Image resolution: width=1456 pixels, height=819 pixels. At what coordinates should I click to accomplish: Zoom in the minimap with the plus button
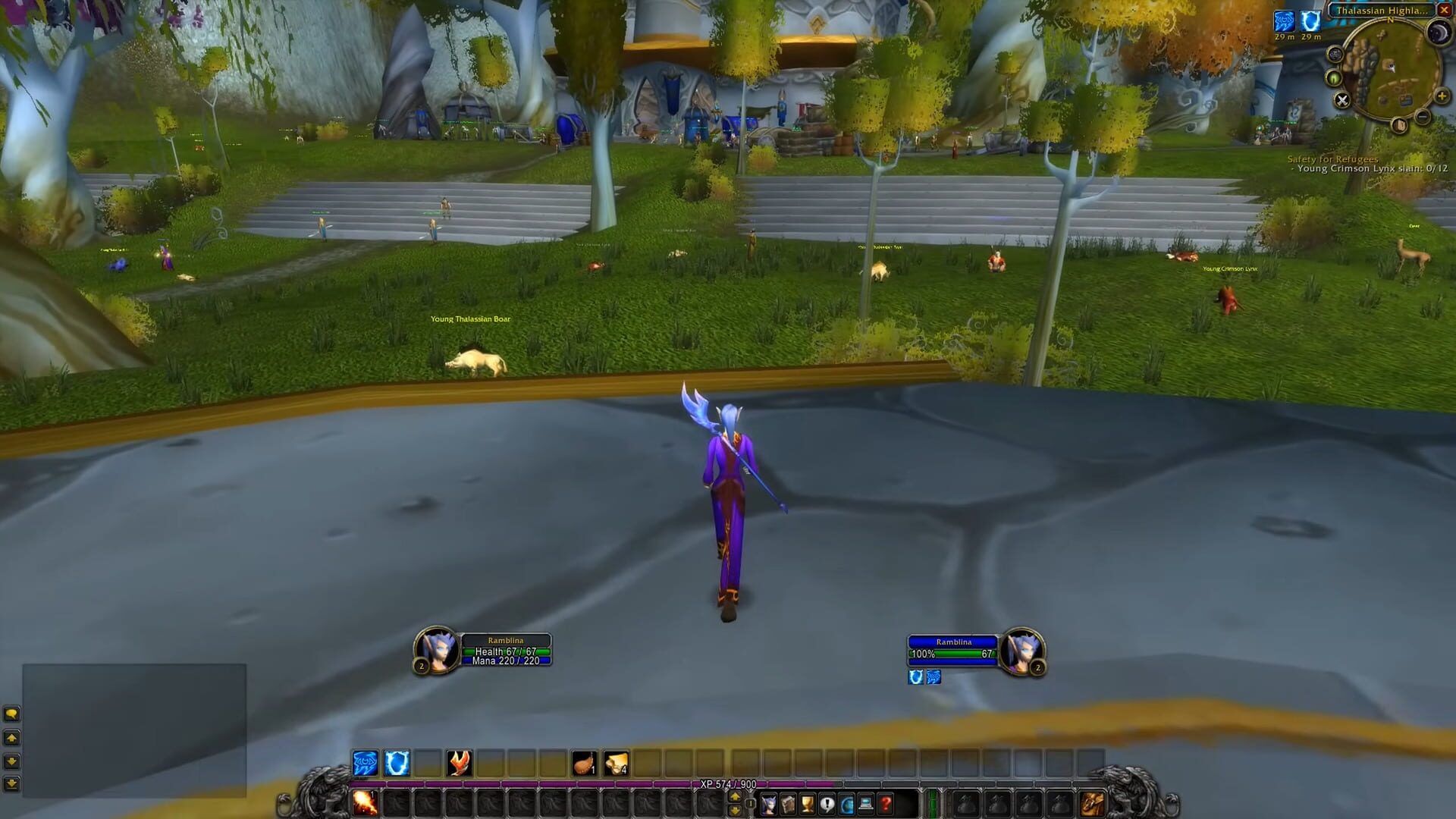click(x=1442, y=96)
